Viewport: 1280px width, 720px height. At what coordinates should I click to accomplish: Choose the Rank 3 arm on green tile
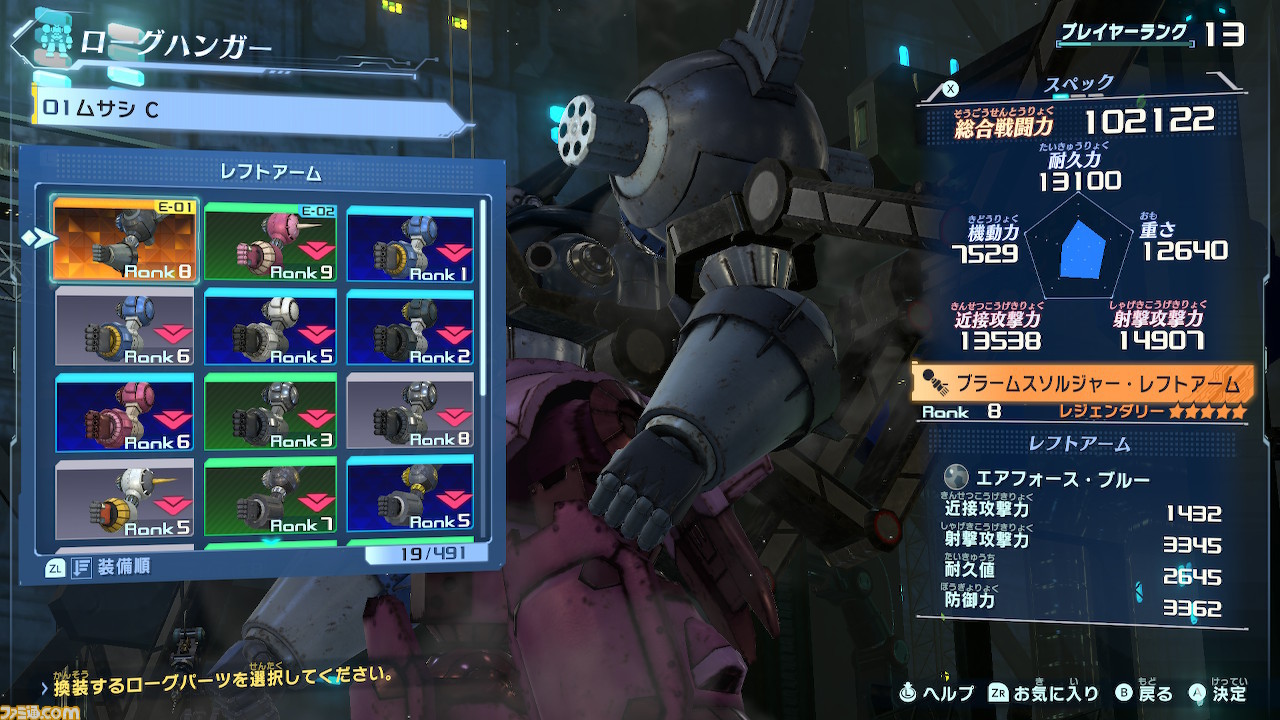pyautogui.click(x=268, y=413)
